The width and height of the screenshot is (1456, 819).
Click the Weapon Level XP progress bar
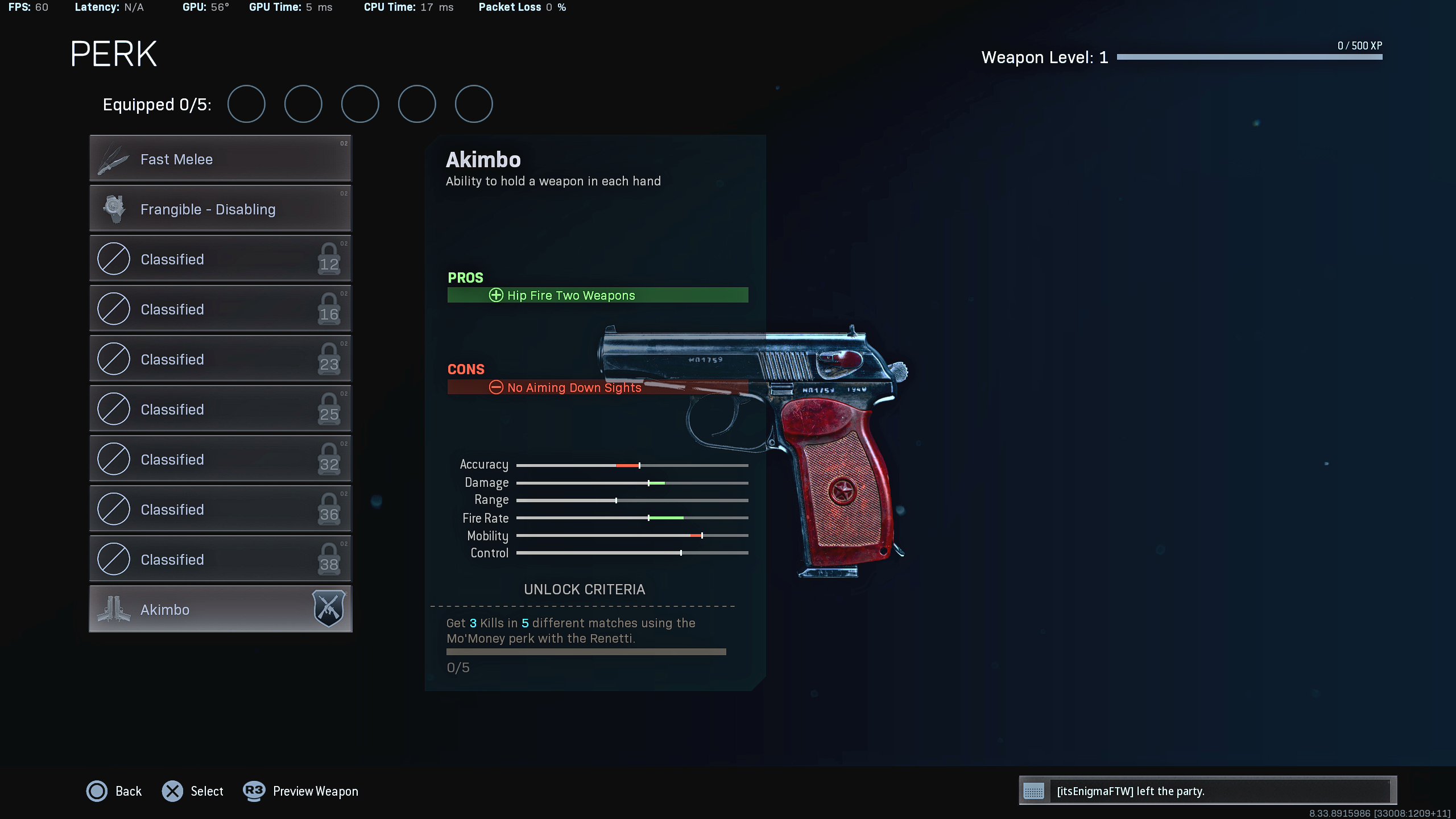1248,56
